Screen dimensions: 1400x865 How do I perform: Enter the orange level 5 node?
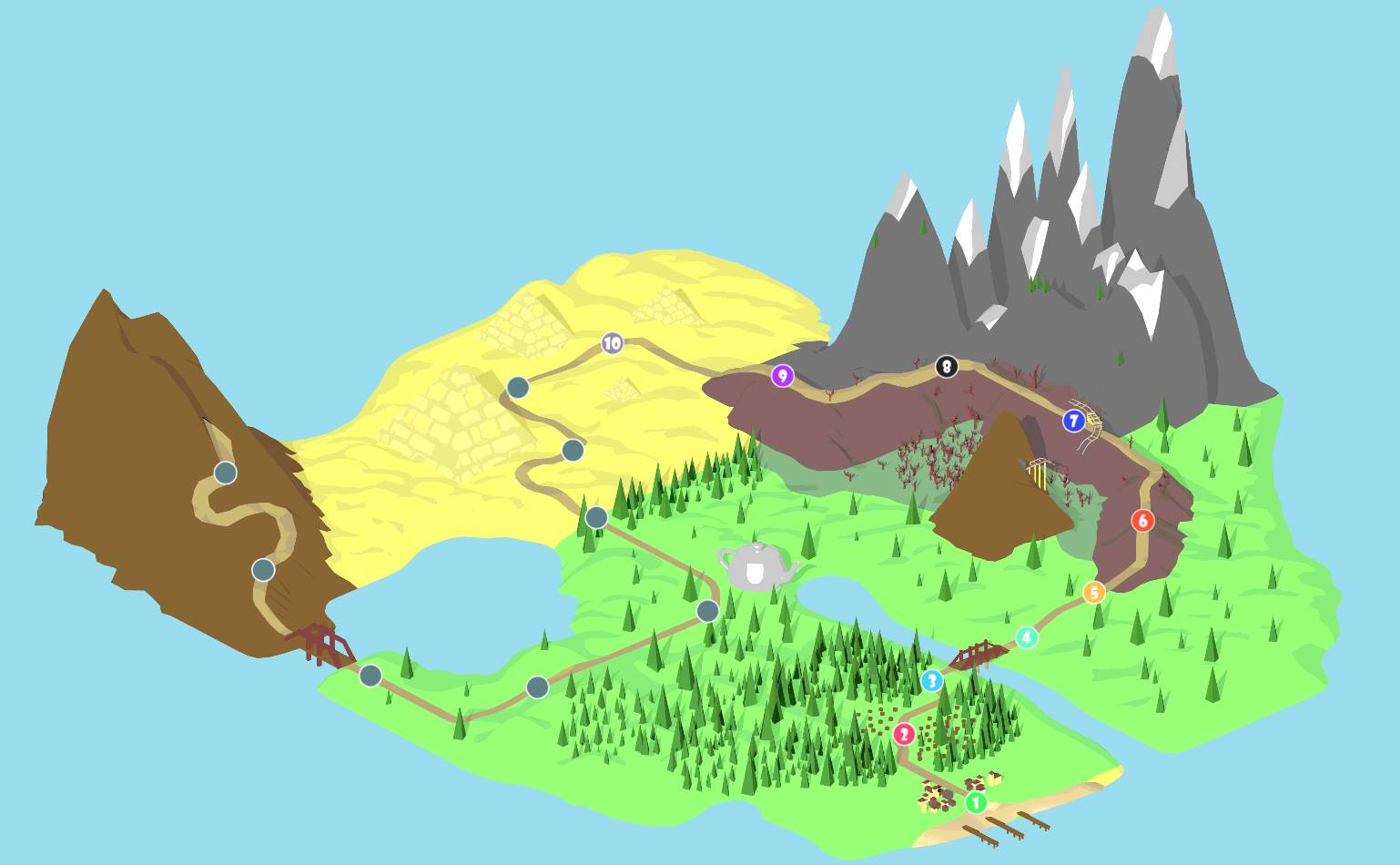click(x=1094, y=593)
